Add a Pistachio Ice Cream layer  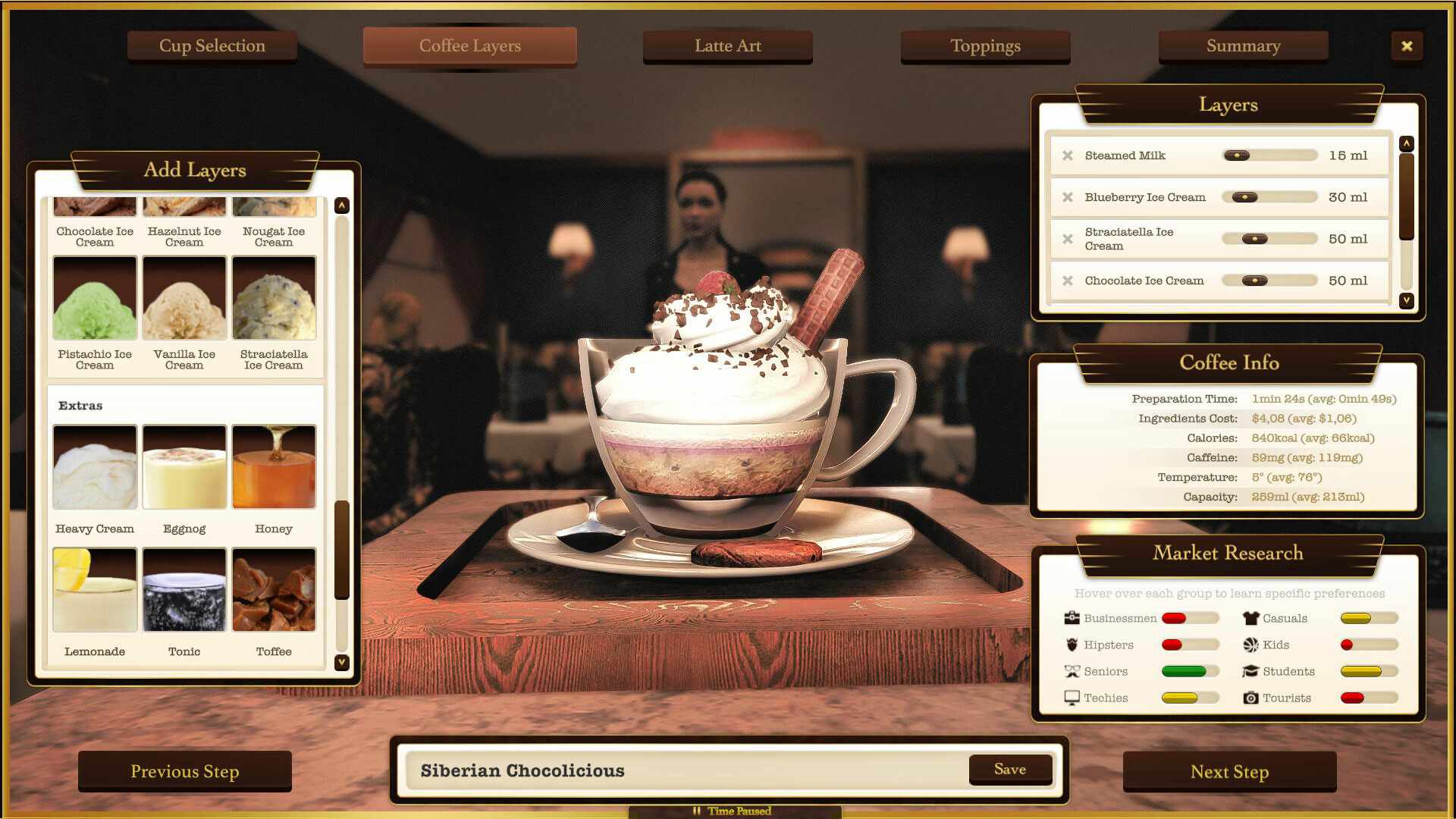tap(94, 297)
